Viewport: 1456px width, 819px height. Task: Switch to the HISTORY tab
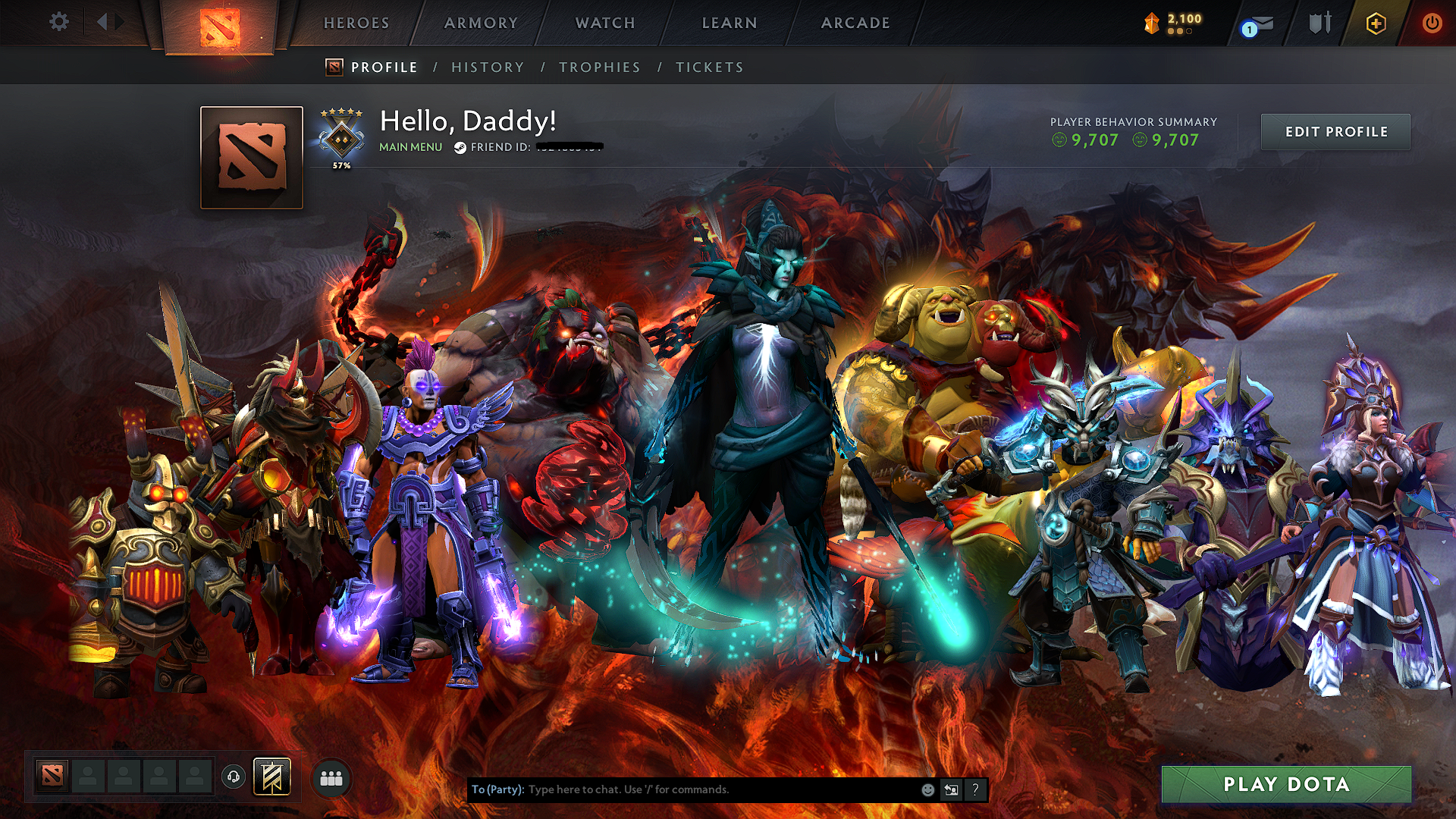[x=487, y=67]
